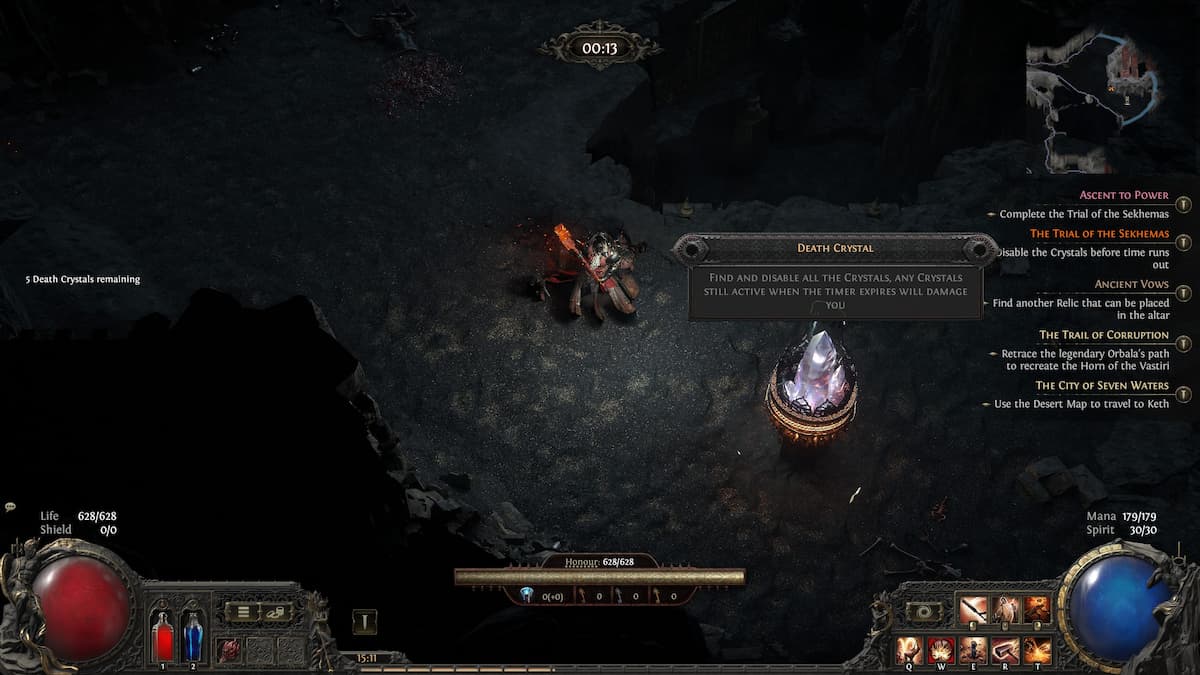Trigger the fiery burst skill on T
This screenshot has height=675, width=1200.
pos(1038,649)
